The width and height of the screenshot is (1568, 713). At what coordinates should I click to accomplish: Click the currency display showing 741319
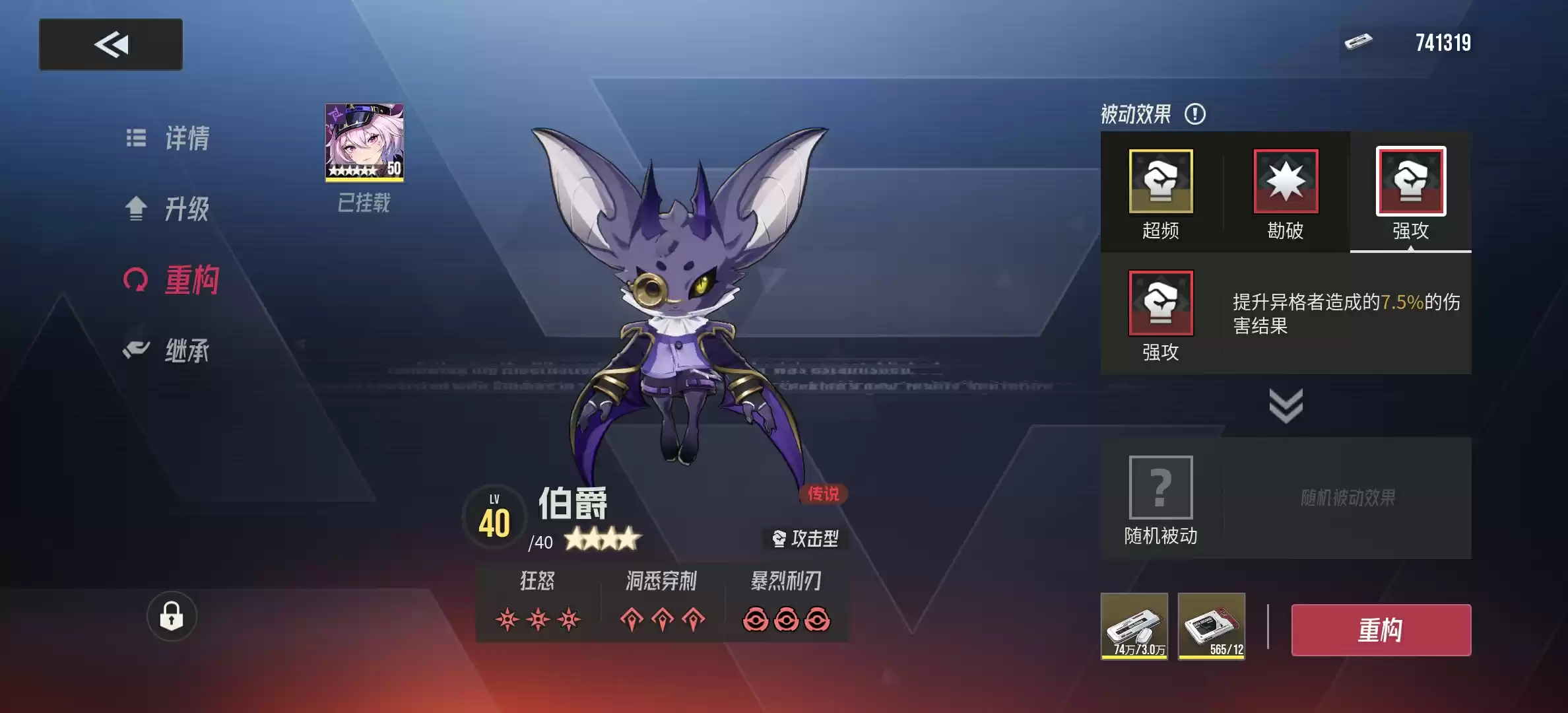pyautogui.click(x=1442, y=41)
